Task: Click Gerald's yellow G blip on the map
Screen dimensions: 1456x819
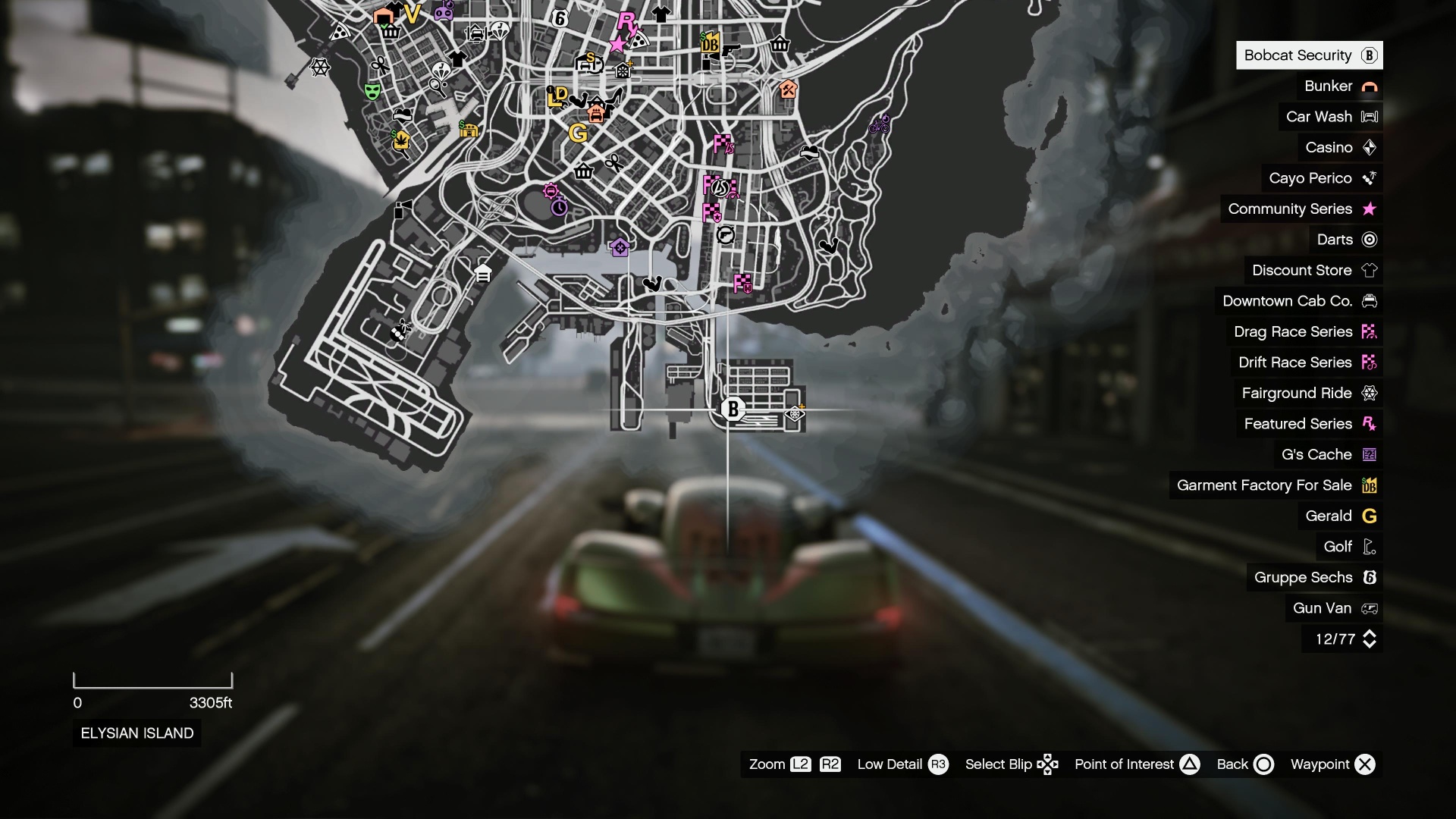Action: click(x=578, y=134)
